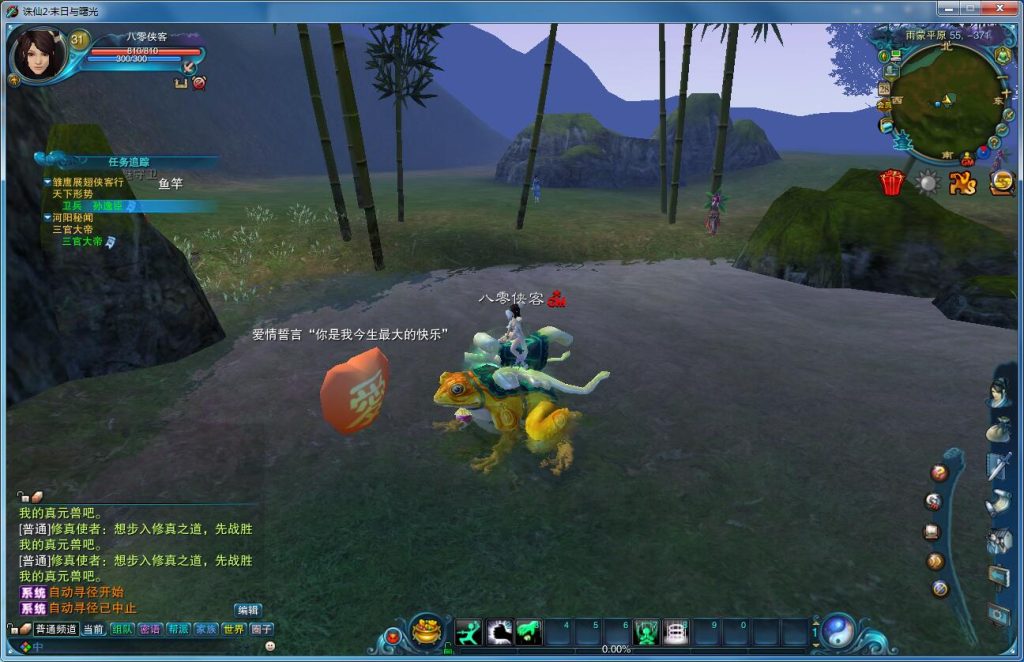Activate the green meditating figure skill
The image size is (1024, 662).
click(x=646, y=632)
